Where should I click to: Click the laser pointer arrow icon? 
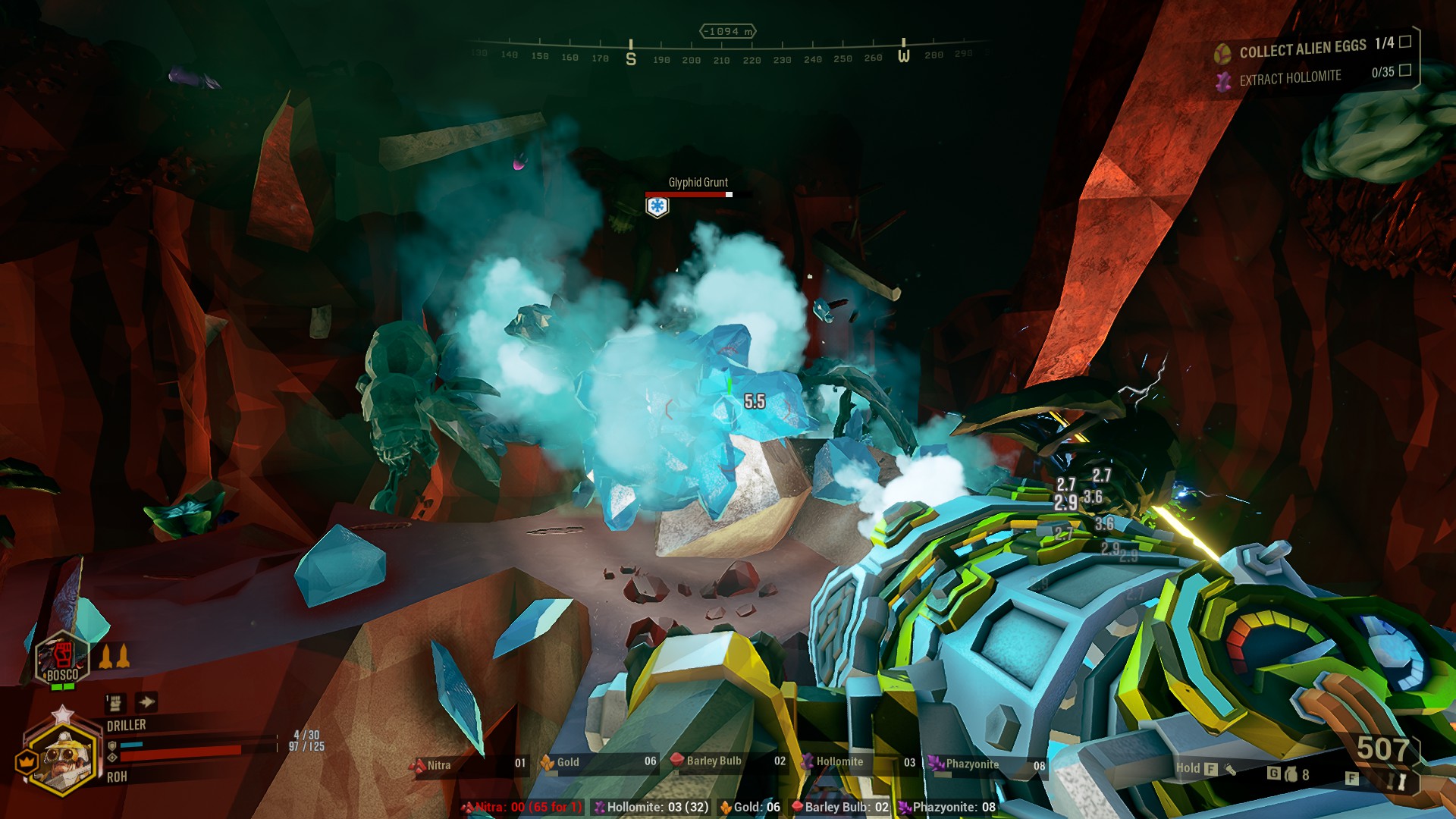[146, 702]
